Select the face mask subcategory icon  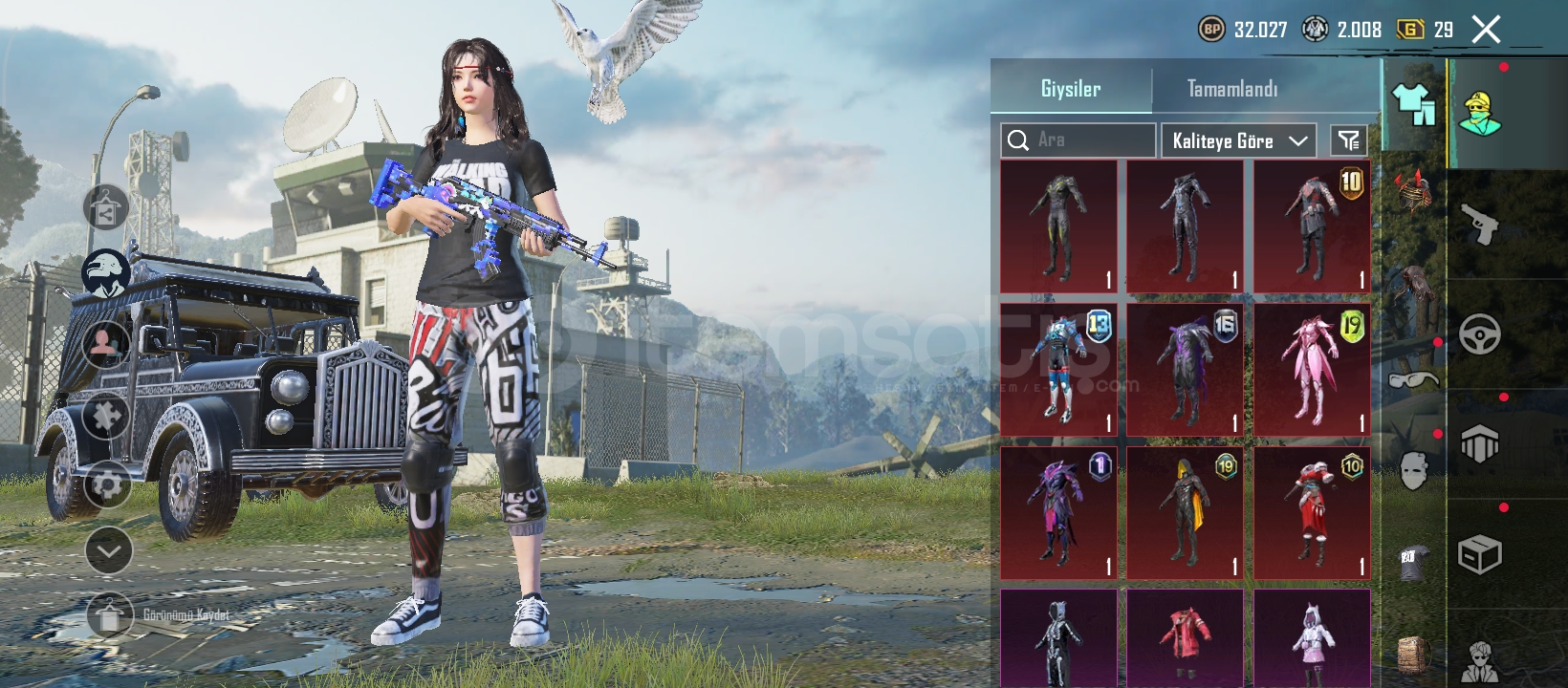point(1413,470)
